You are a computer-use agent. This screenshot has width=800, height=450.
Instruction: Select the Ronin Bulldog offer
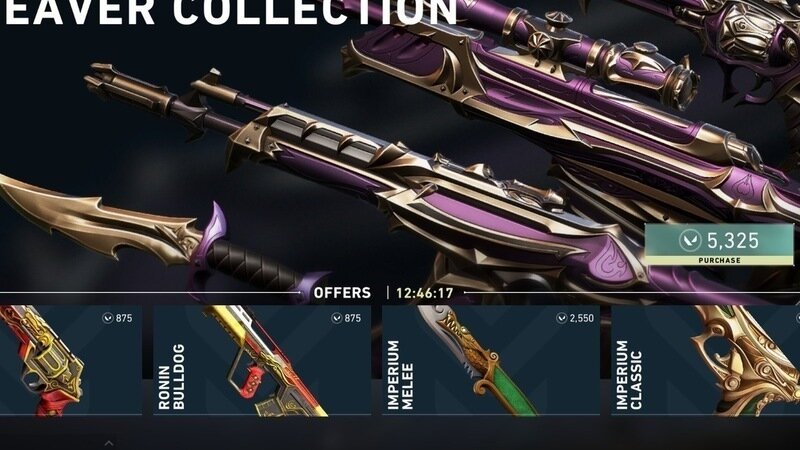[262, 360]
